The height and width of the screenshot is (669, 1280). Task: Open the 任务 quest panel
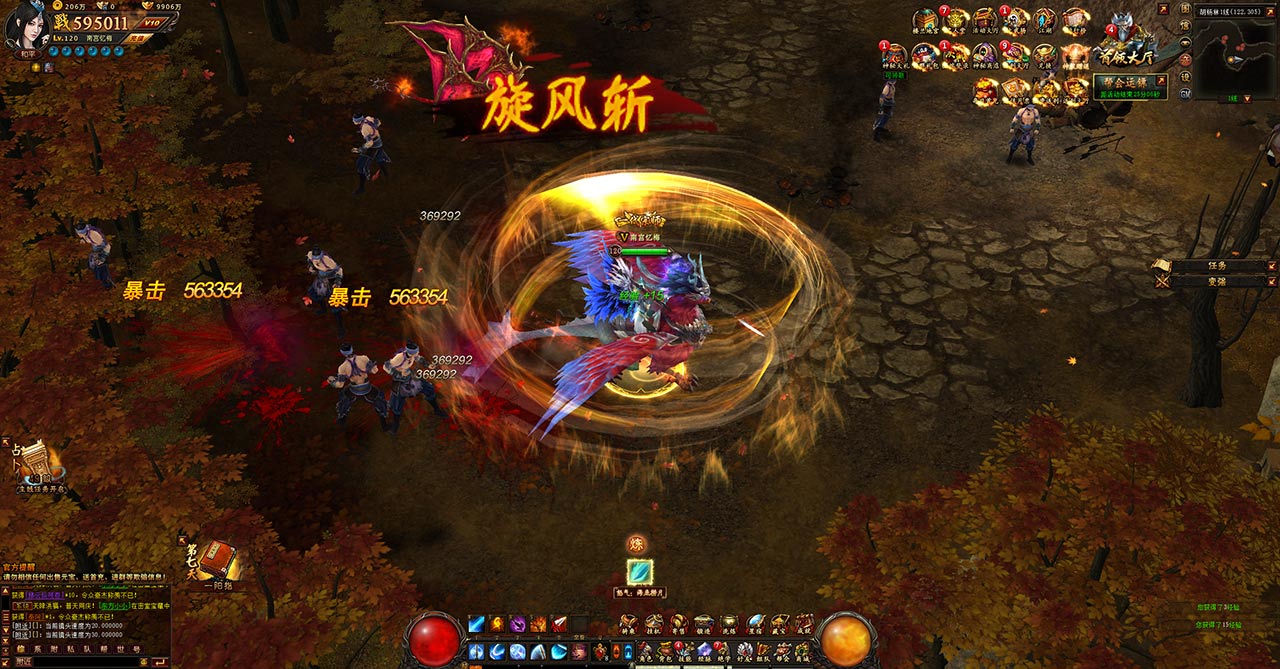[1216, 266]
